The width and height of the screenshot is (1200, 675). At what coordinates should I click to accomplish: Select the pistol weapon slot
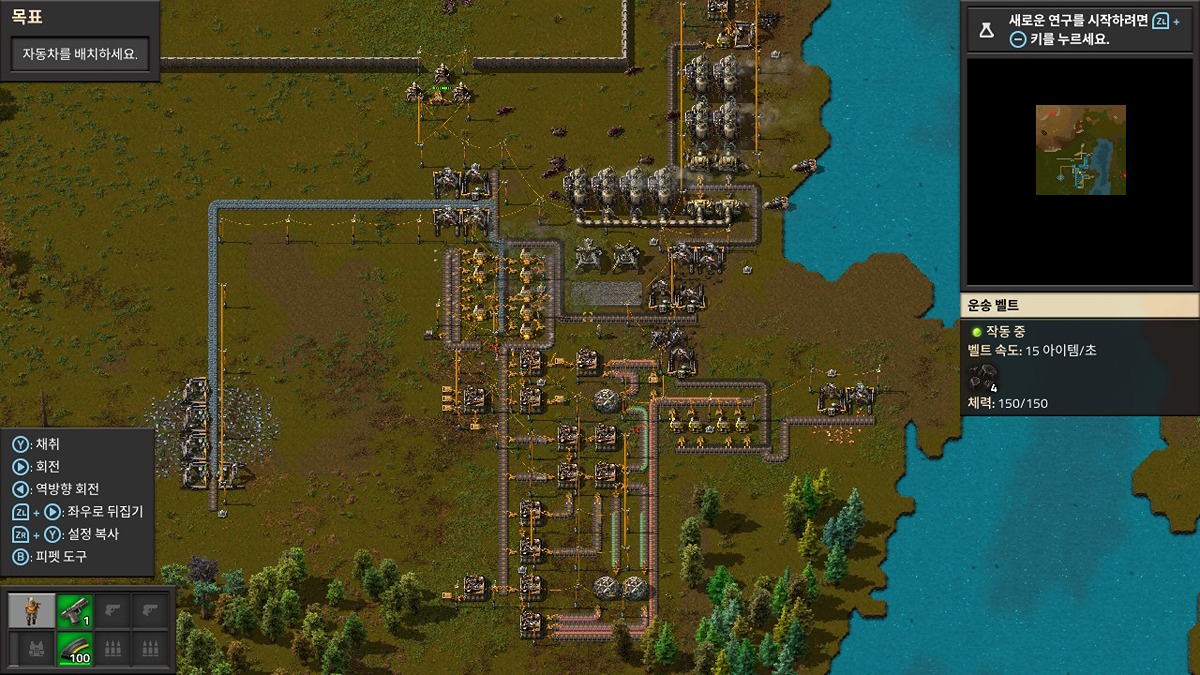(74, 610)
